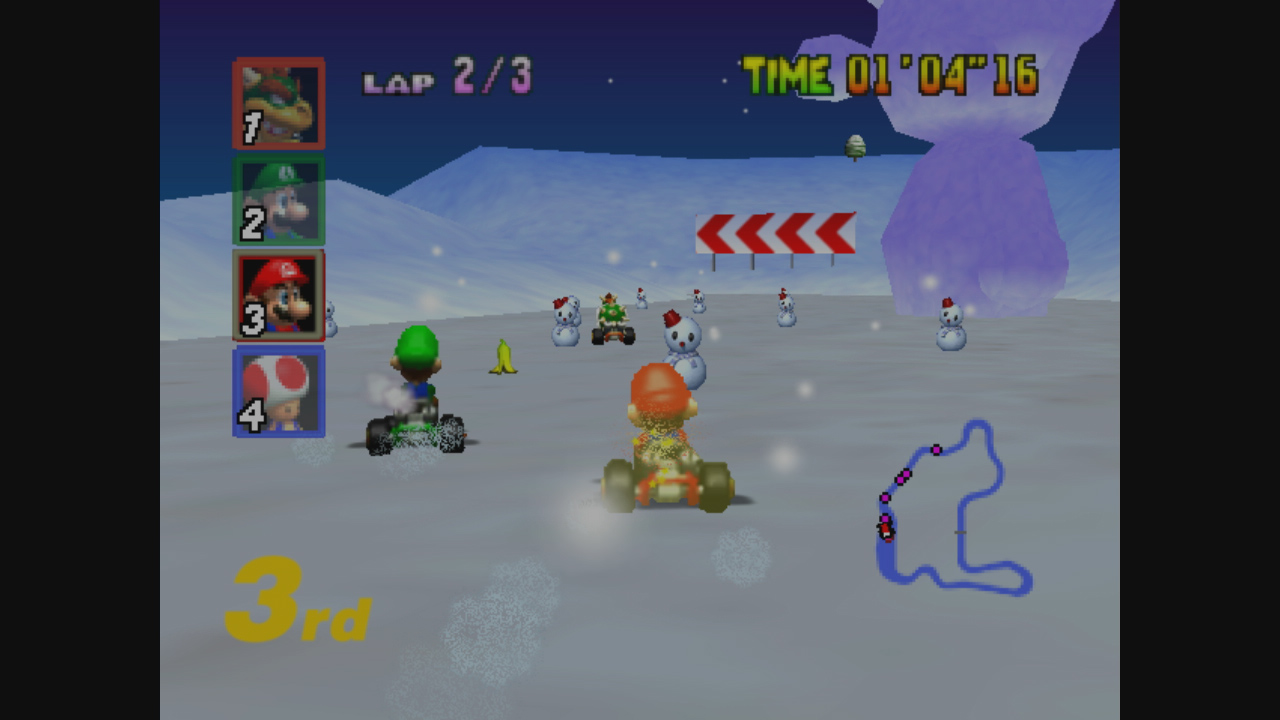Choose Mario's third-place rank portrait
The image size is (1280, 720).
279,296
